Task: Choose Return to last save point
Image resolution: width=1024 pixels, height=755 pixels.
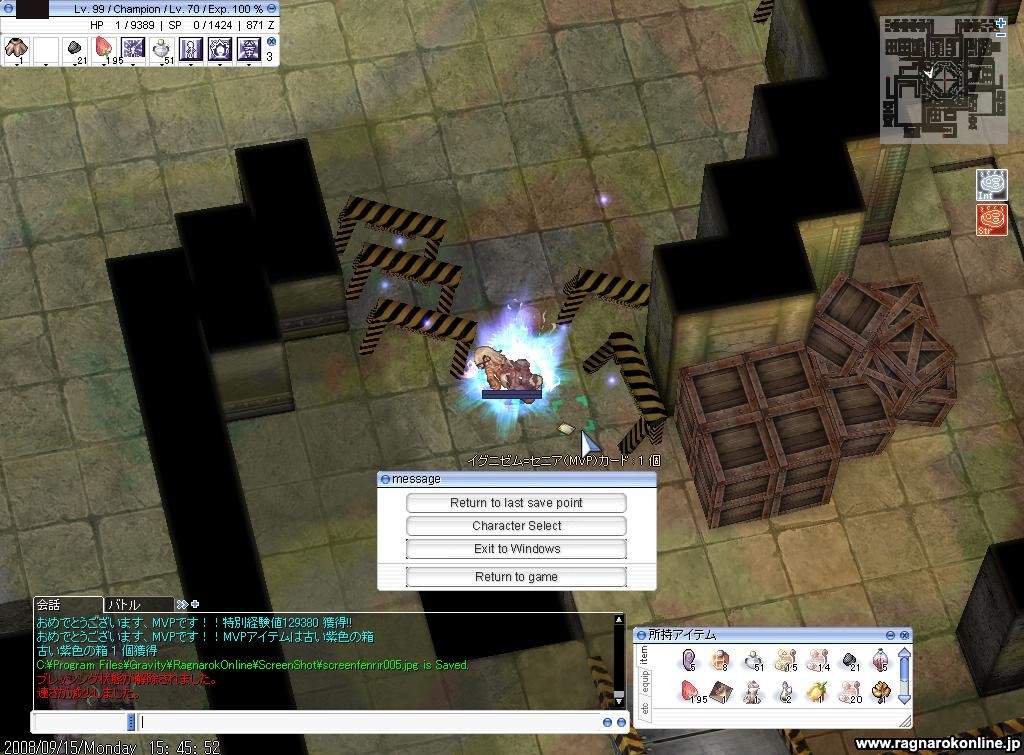Action: click(x=516, y=503)
